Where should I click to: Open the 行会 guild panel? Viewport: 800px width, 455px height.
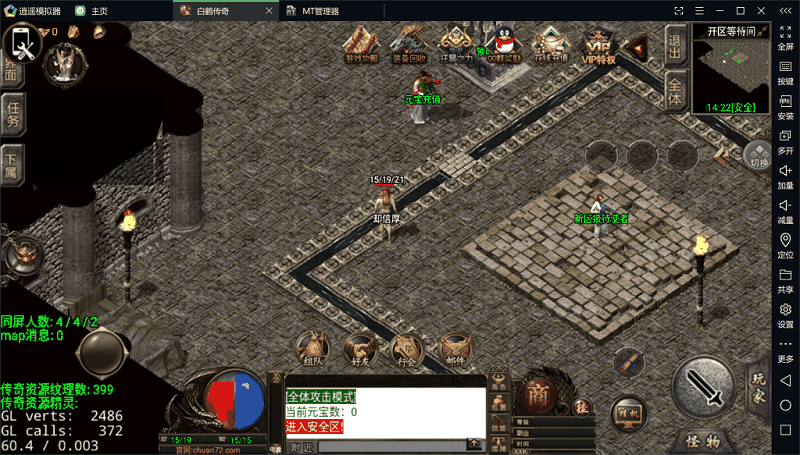[405, 348]
